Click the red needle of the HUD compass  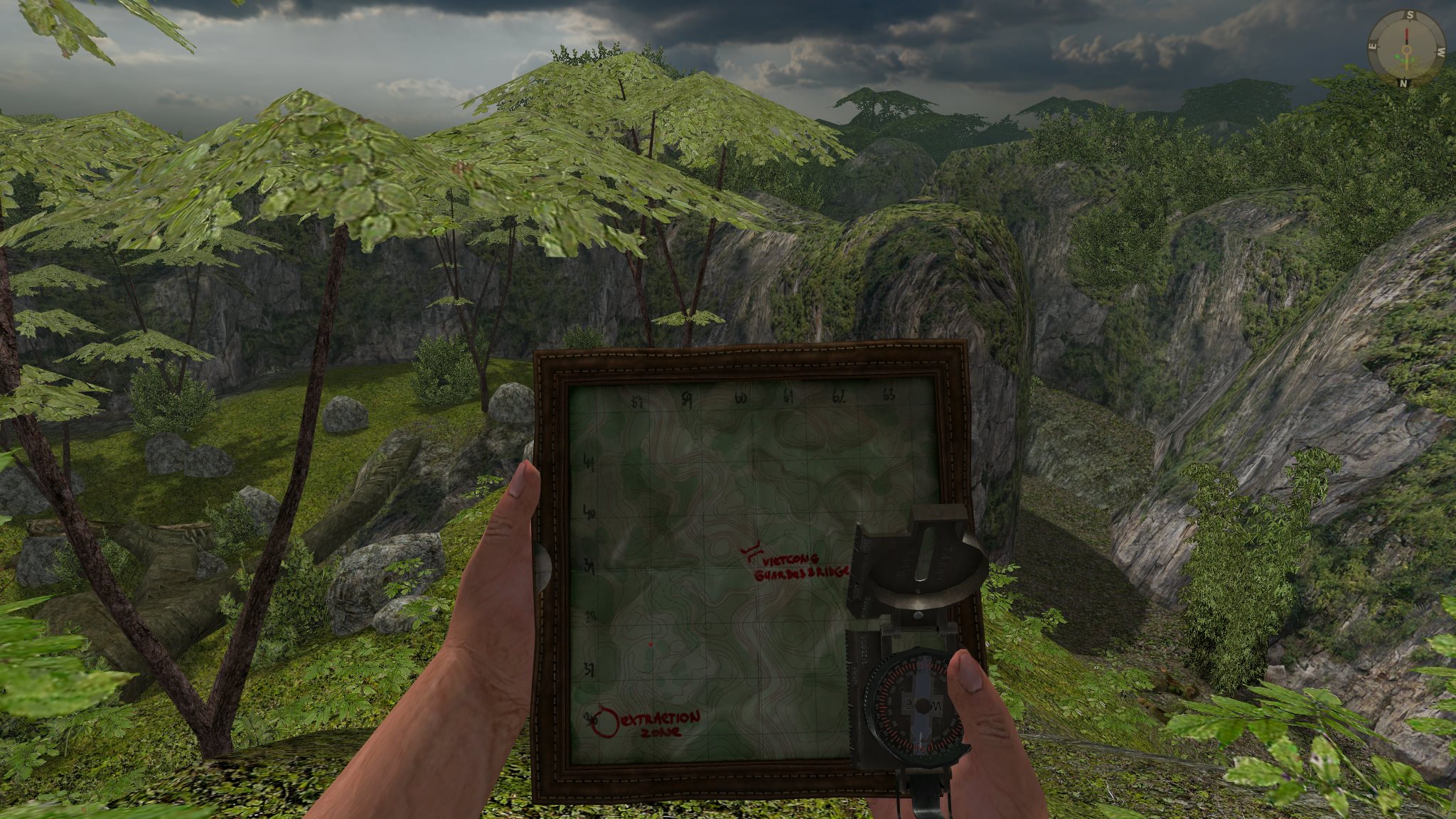(1407, 33)
